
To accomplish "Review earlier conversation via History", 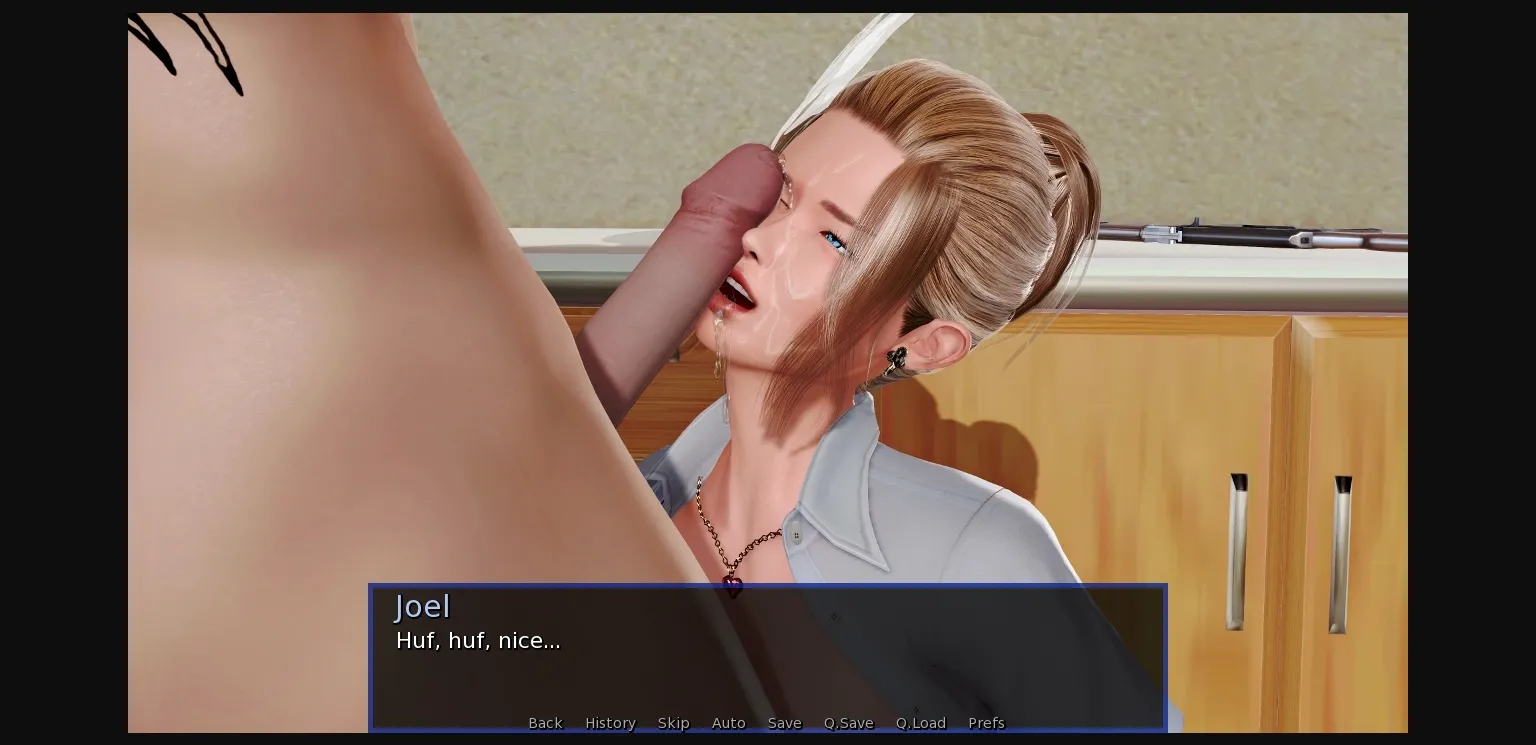I will [x=610, y=723].
